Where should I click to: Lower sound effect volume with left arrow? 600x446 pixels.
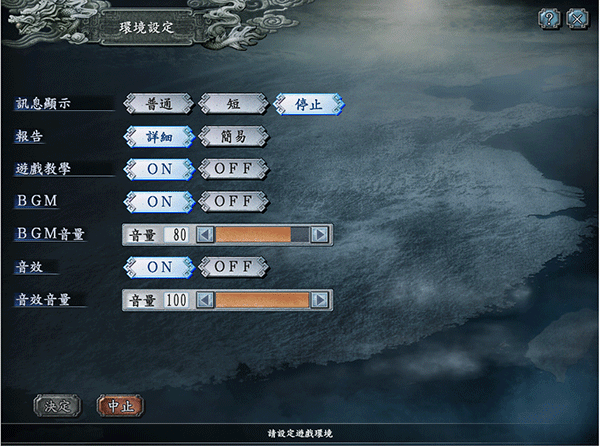tap(205, 299)
